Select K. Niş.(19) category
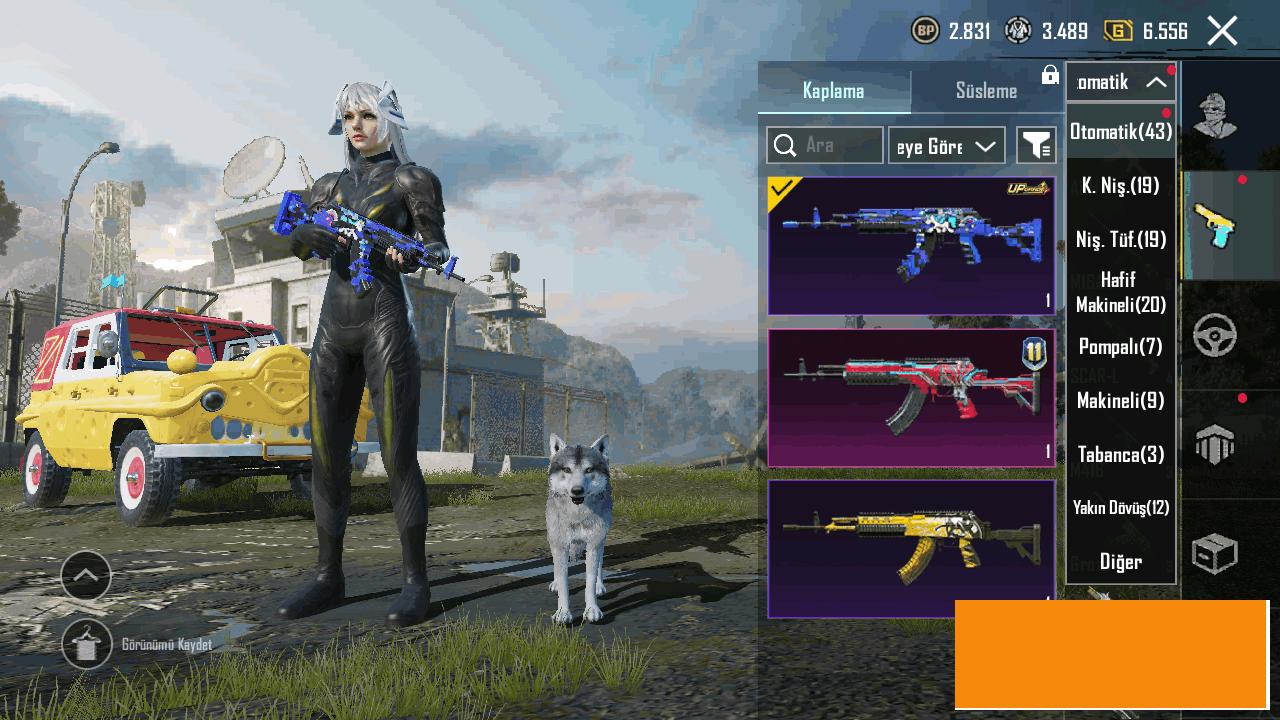Image resolution: width=1280 pixels, height=720 pixels. (x=1121, y=185)
